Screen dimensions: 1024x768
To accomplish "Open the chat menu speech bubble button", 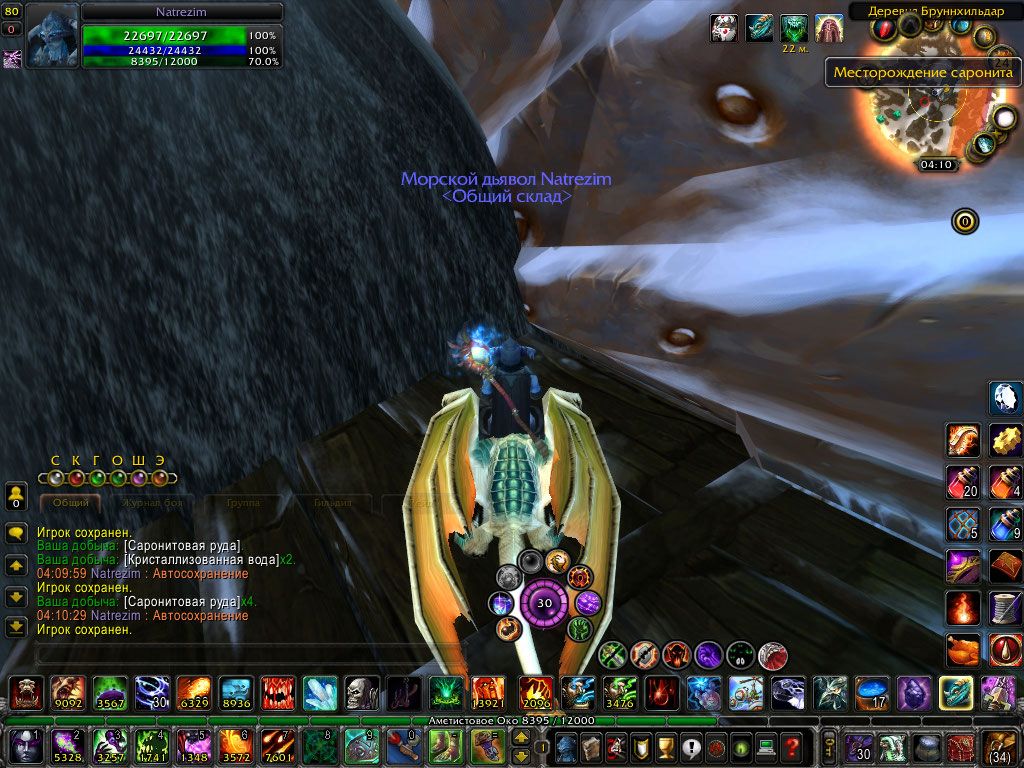I will point(16,534).
